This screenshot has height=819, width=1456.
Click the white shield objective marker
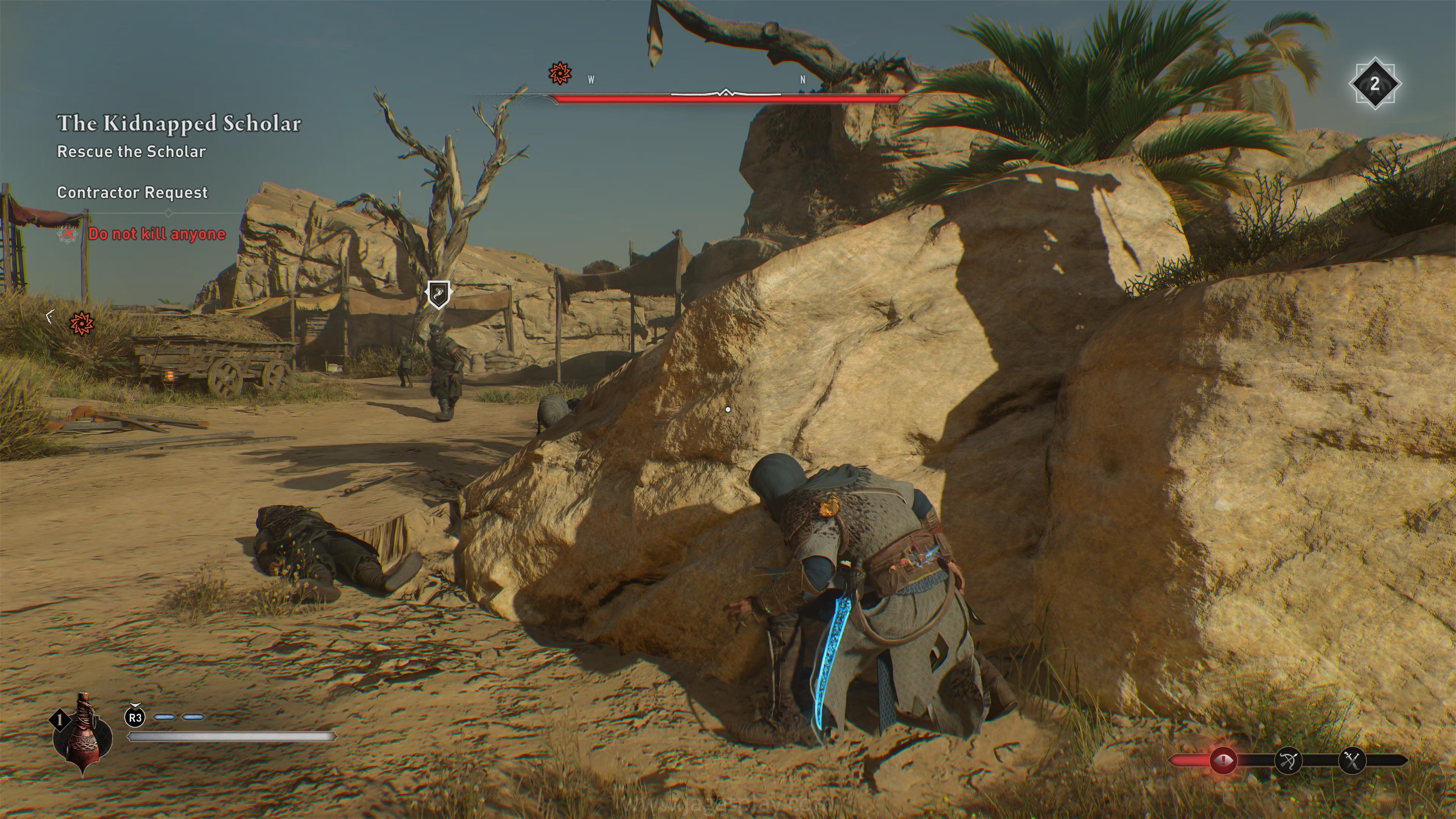point(438,294)
